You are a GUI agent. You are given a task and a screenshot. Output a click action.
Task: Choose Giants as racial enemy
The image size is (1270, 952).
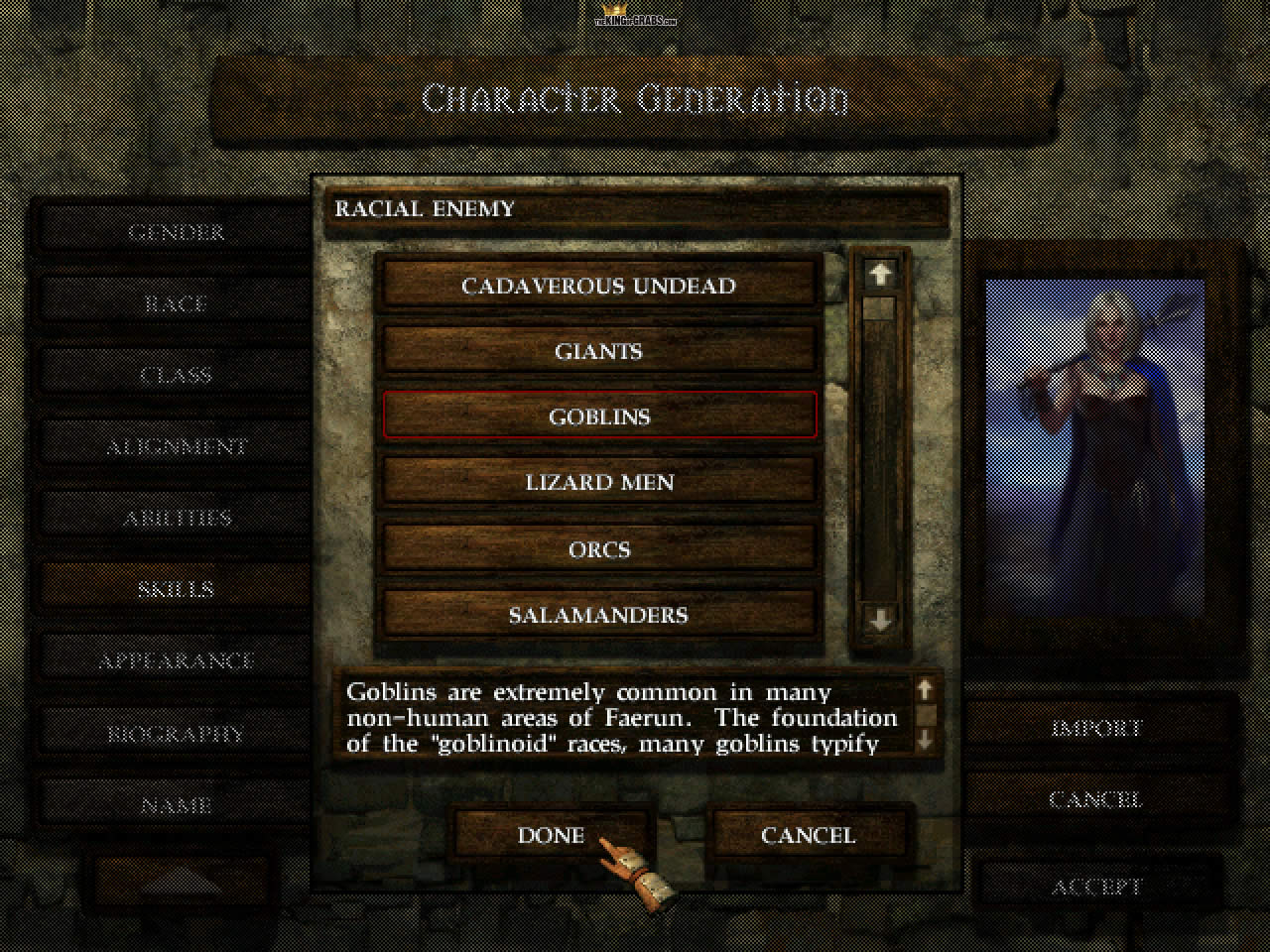coord(598,351)
